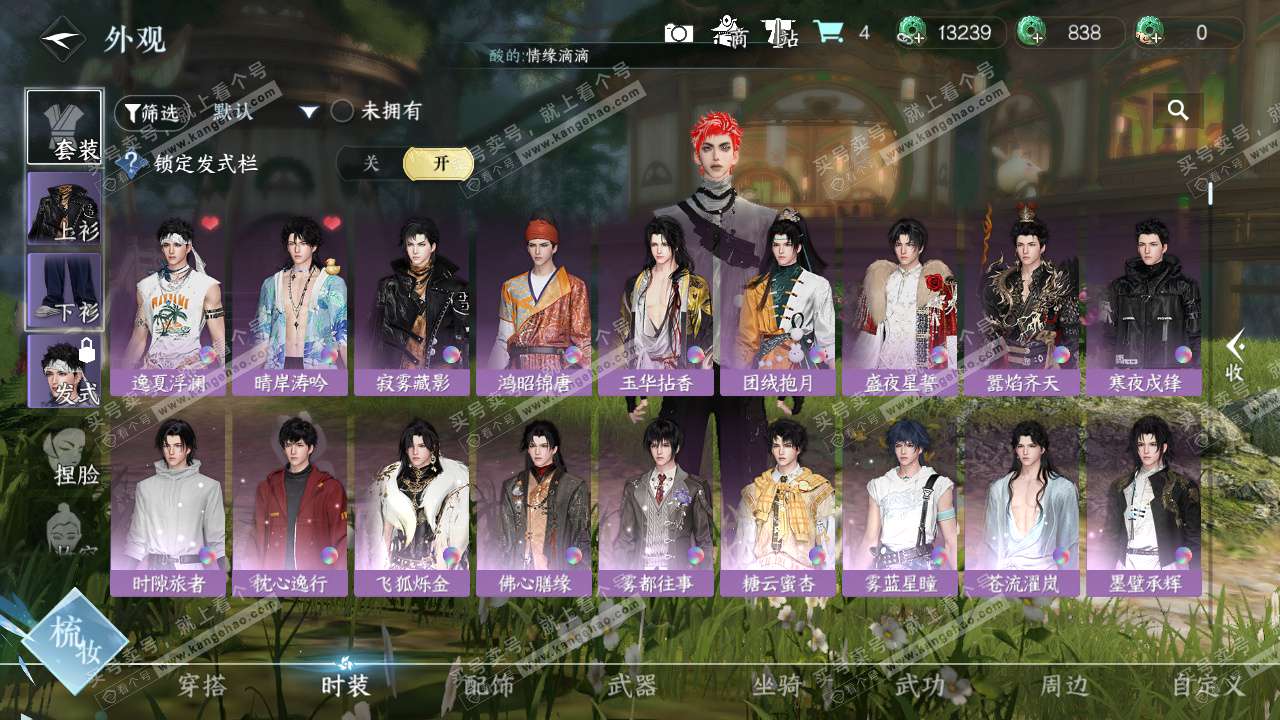Tap the camera icon
Image resolution: width=1280 pixels, height=720 pixels.
pyautogui.click(x=678, y=33)
